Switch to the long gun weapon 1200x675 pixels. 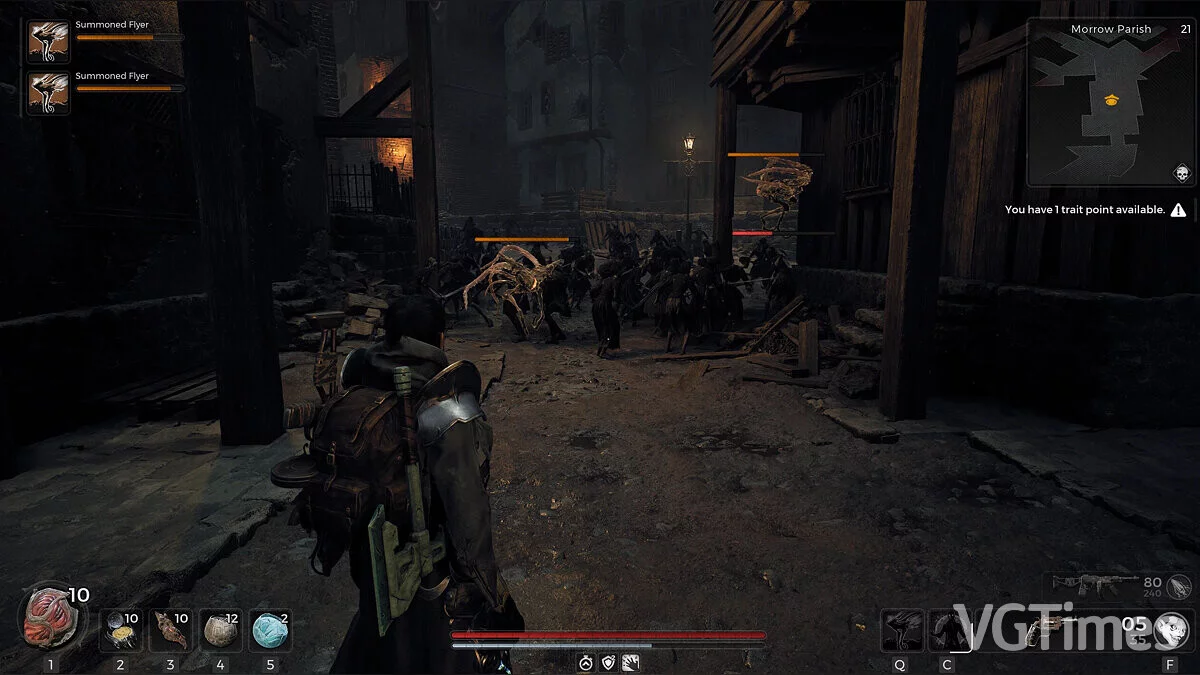click(x=1108, y=583)
